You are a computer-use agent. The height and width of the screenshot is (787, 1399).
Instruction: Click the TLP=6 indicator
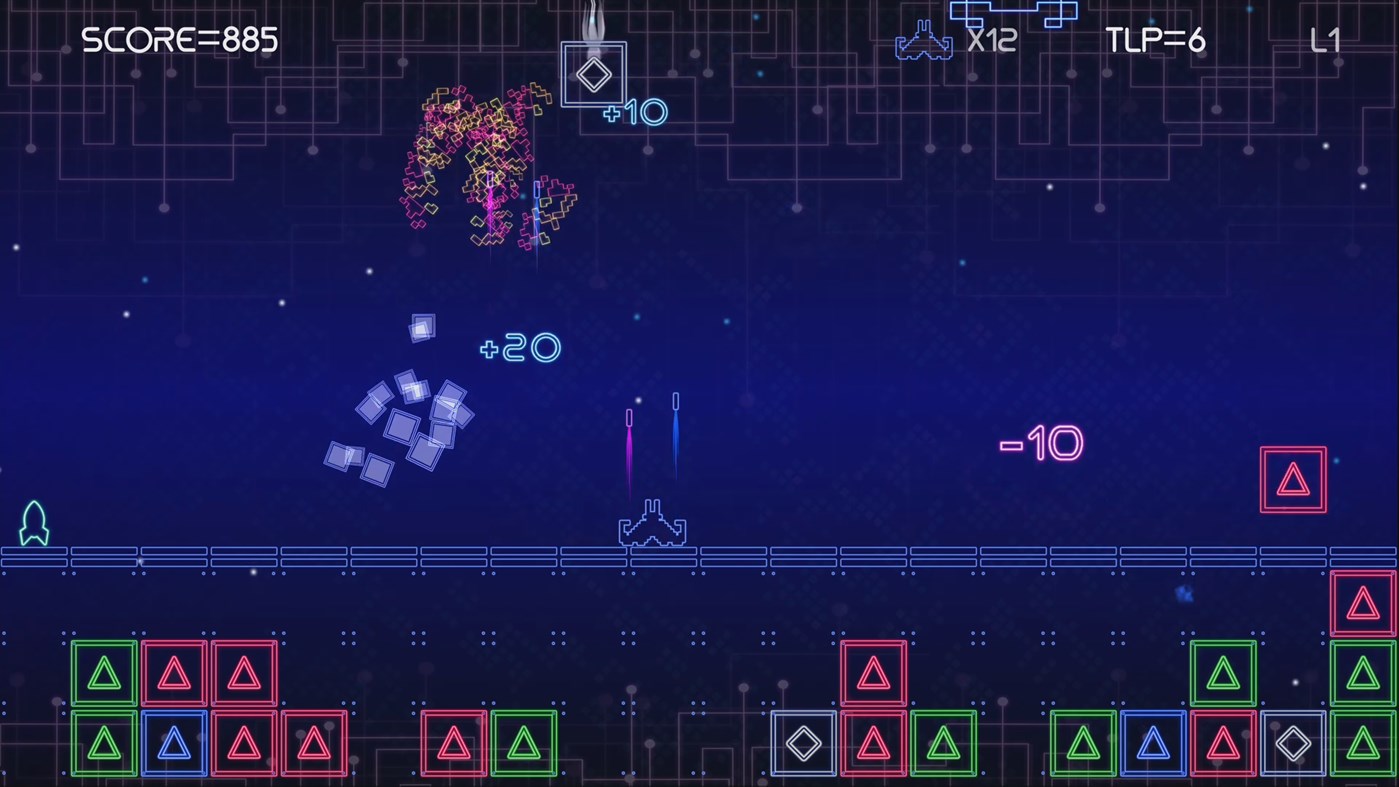coord(1154,41)
